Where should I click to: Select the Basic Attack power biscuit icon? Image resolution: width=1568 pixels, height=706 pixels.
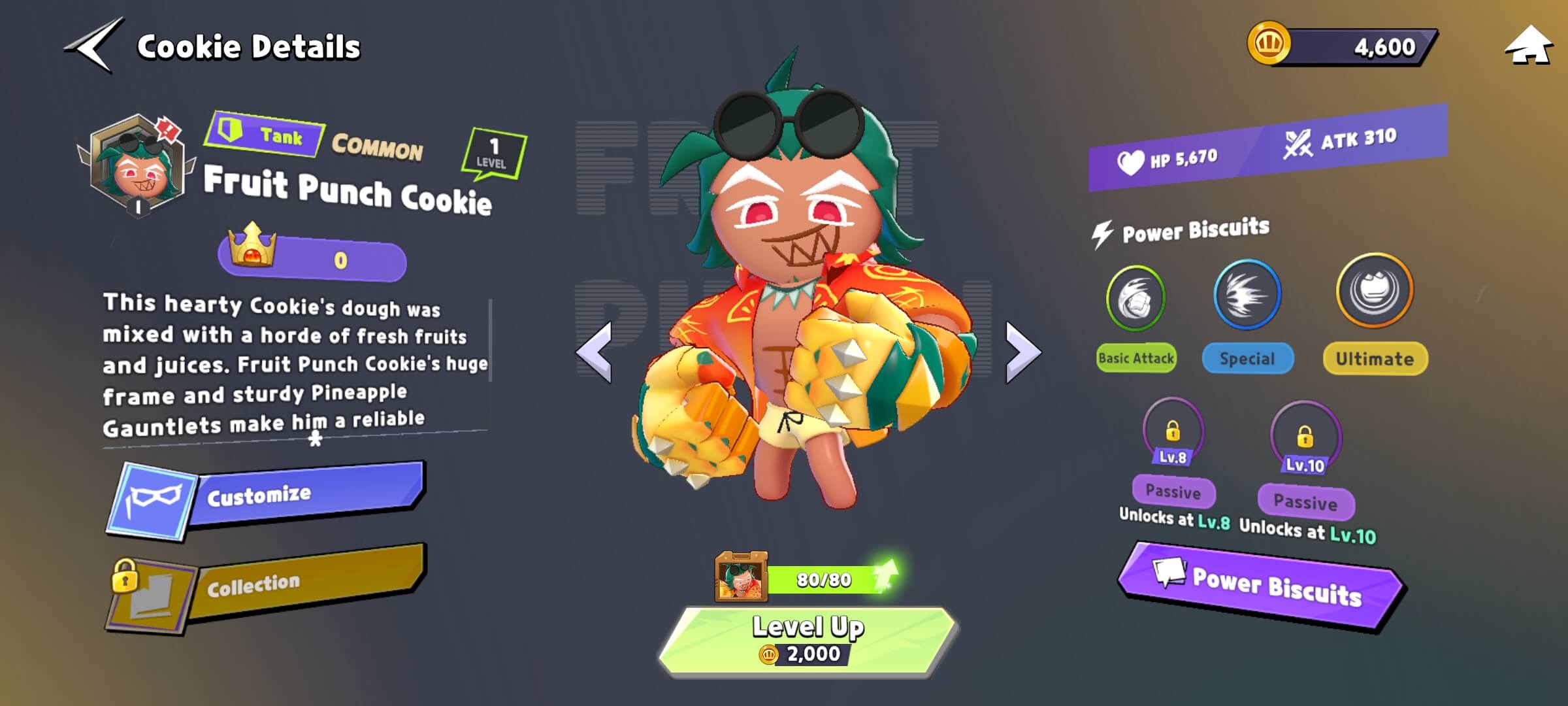[x=1135, y=298]
